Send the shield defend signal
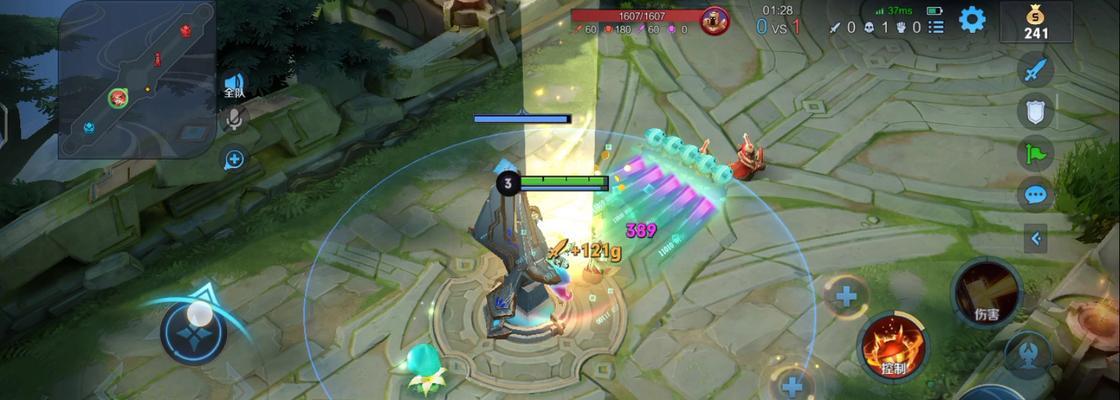This screenshot has width=1120, height=400. (1036, 112)
